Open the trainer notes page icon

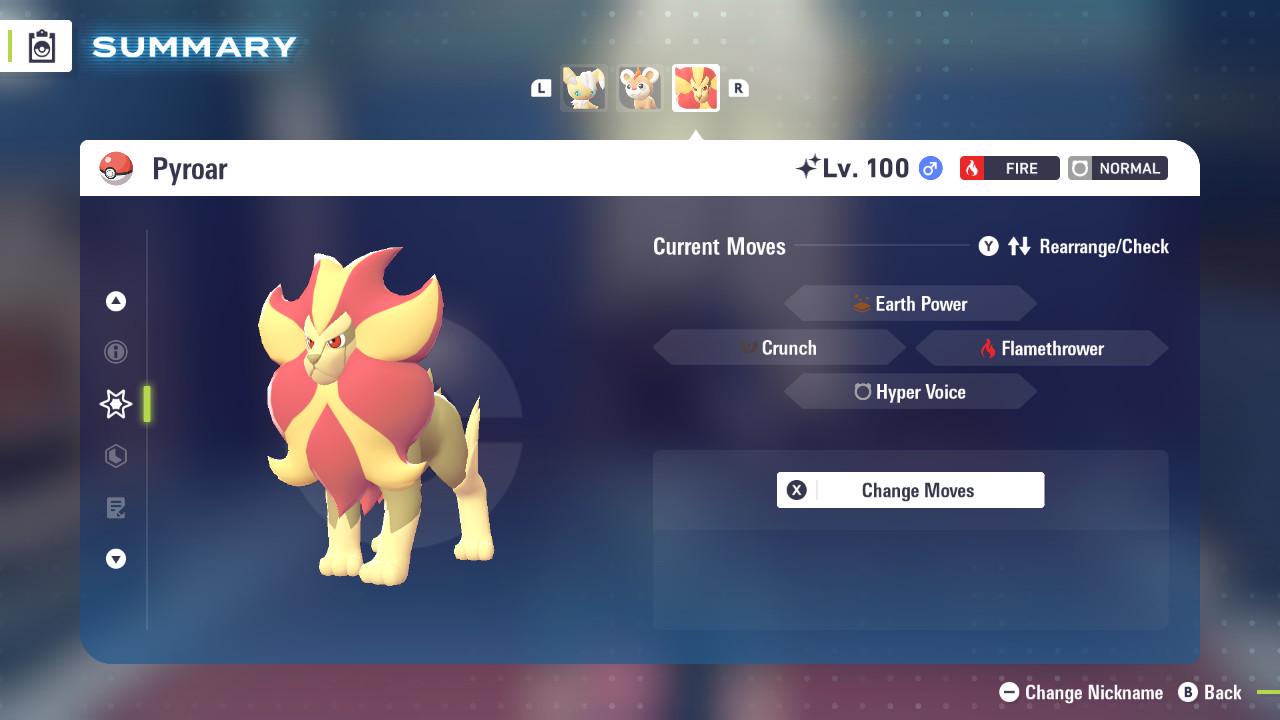(x=116, y=508)
